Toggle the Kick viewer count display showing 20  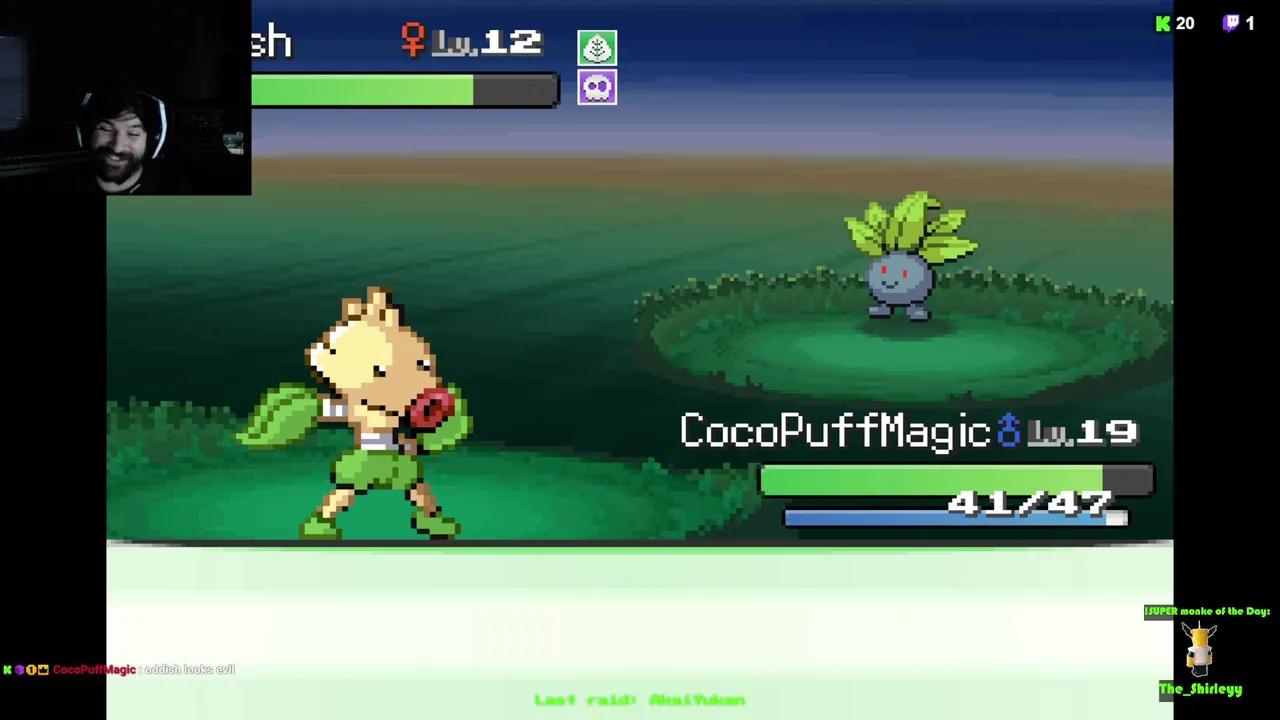1185,23
